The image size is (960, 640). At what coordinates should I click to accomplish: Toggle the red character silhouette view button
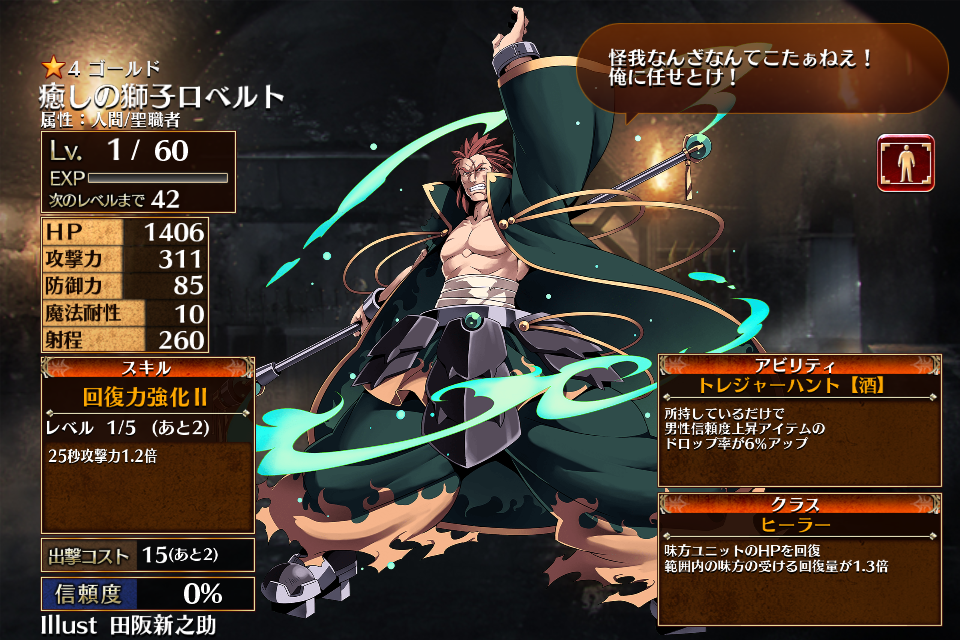pyautogui.click(x=906, y=163)
